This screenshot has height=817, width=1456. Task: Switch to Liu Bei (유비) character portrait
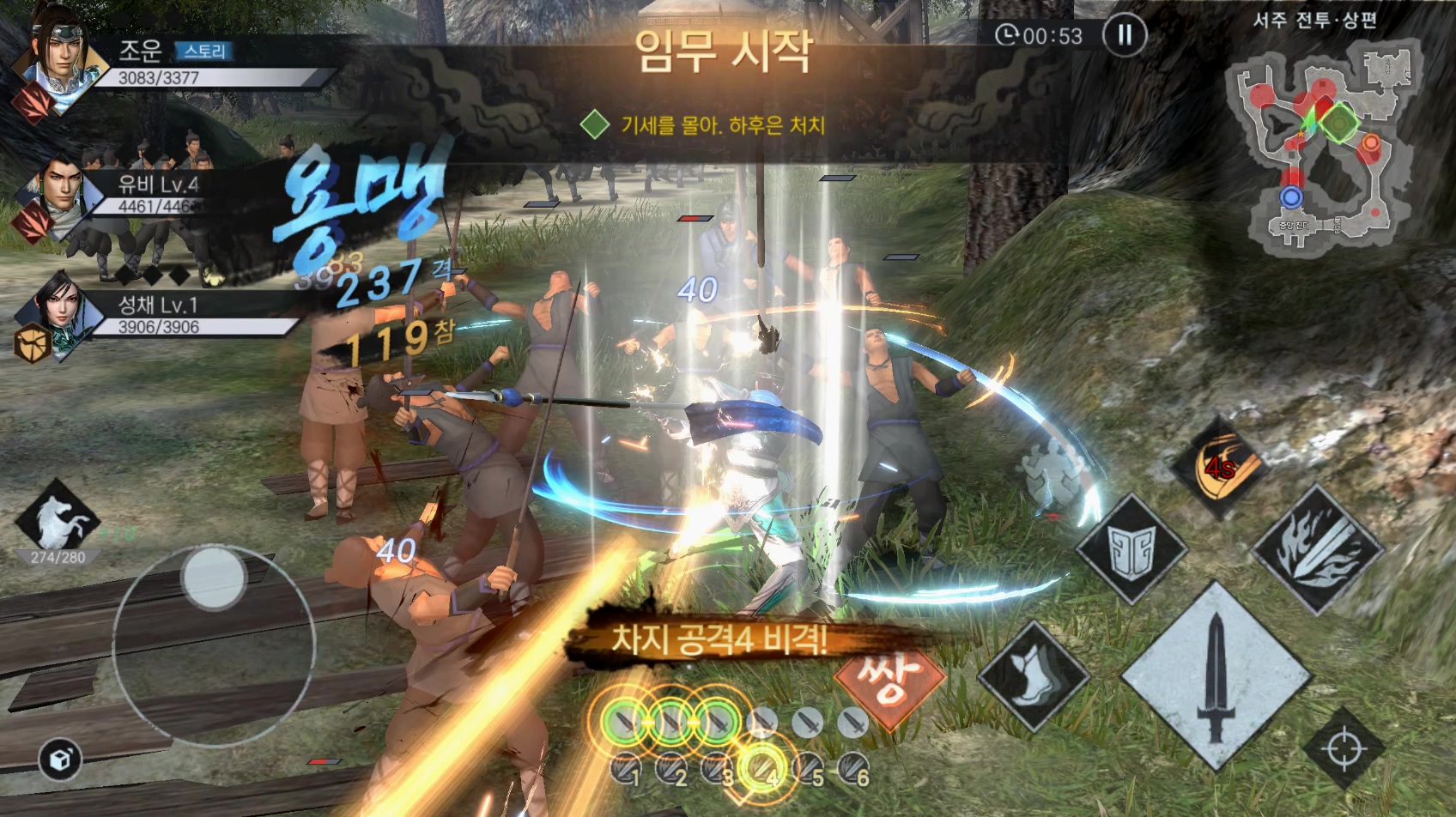pos(58,189)
